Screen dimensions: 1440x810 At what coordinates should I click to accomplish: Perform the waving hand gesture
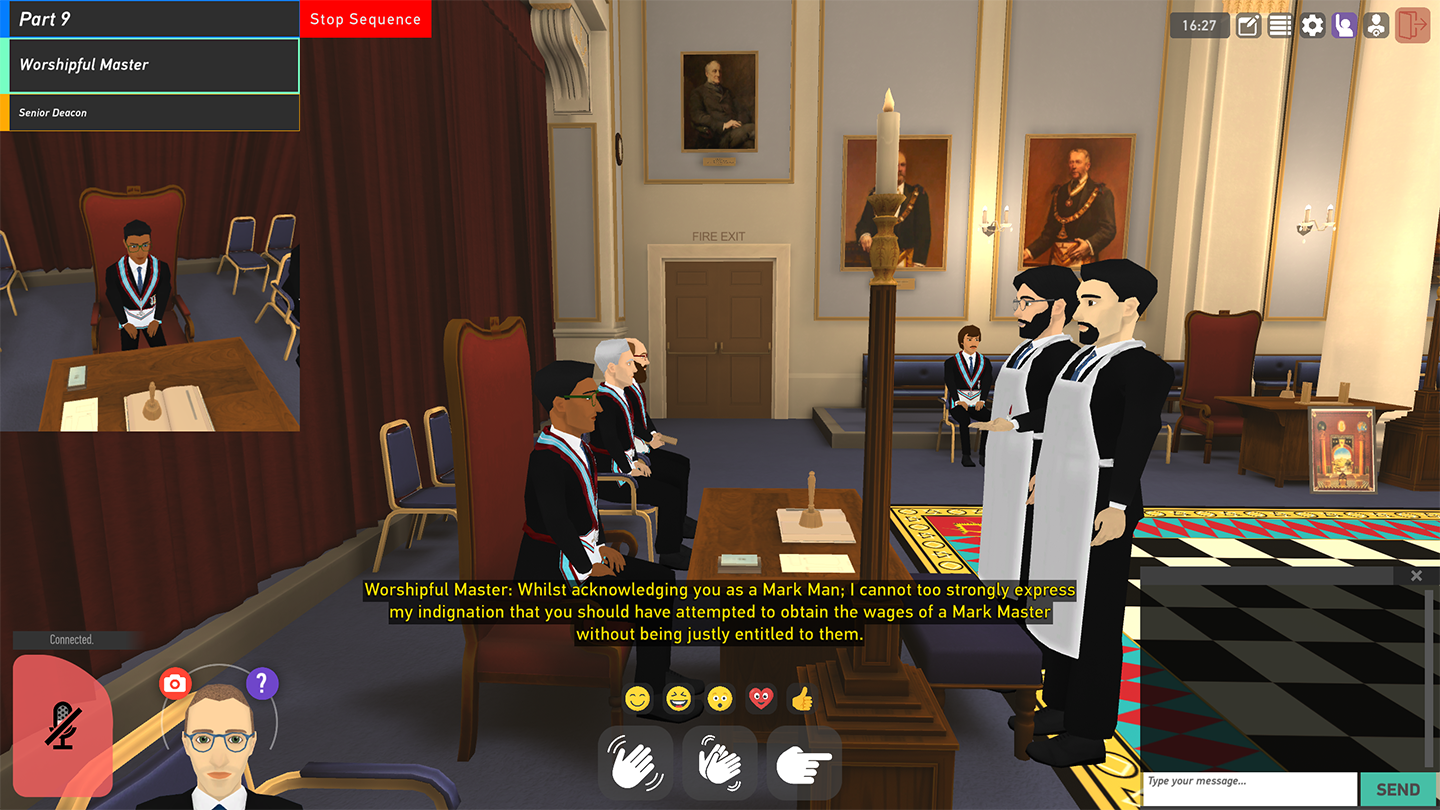pyautogui.click(x=635, y=763)
